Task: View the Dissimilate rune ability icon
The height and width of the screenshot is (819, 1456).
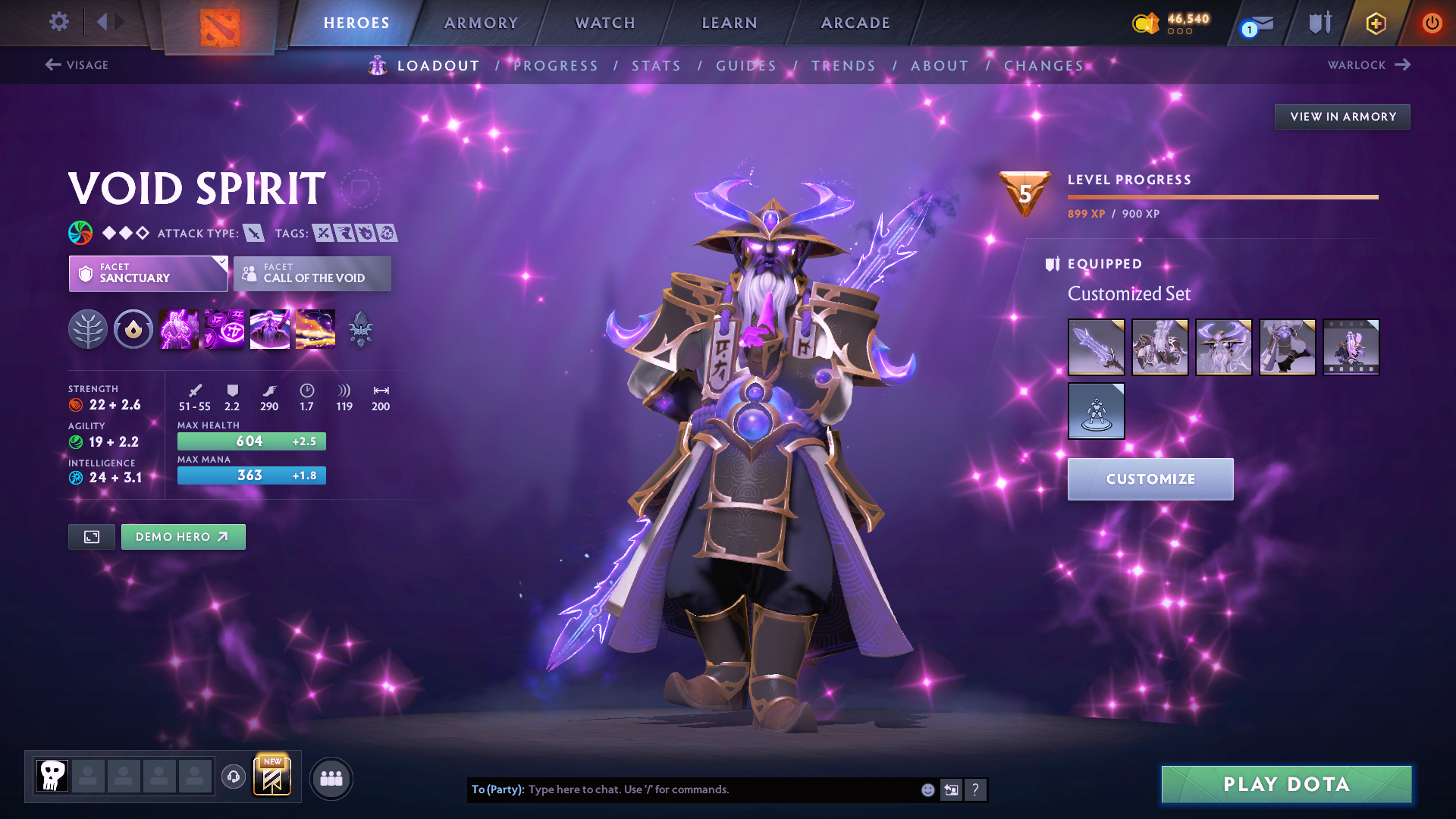Action: coord(224,329)
